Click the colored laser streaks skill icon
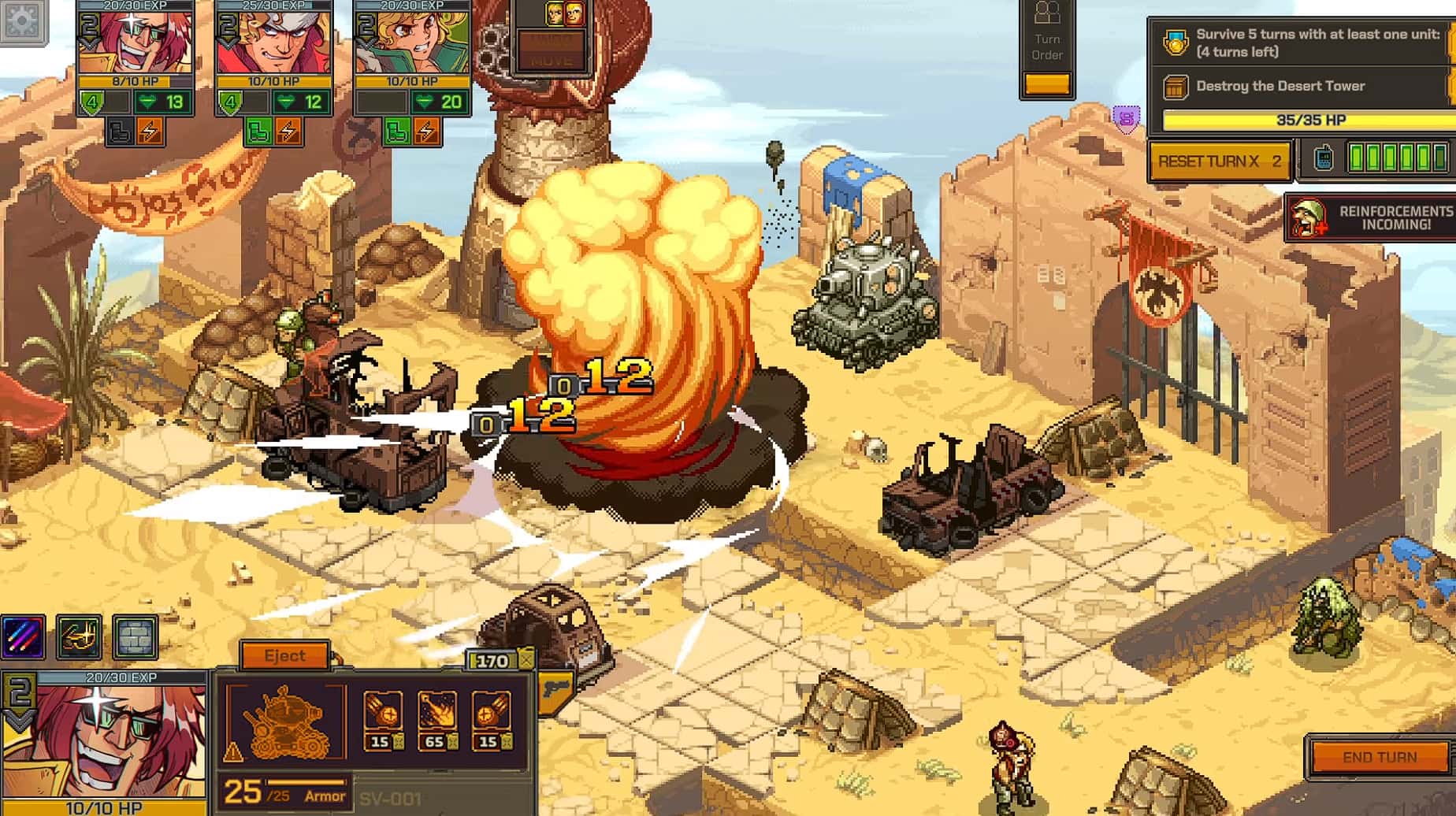The width and height of the screenshot is (1456, 816). tap(24, 636)
